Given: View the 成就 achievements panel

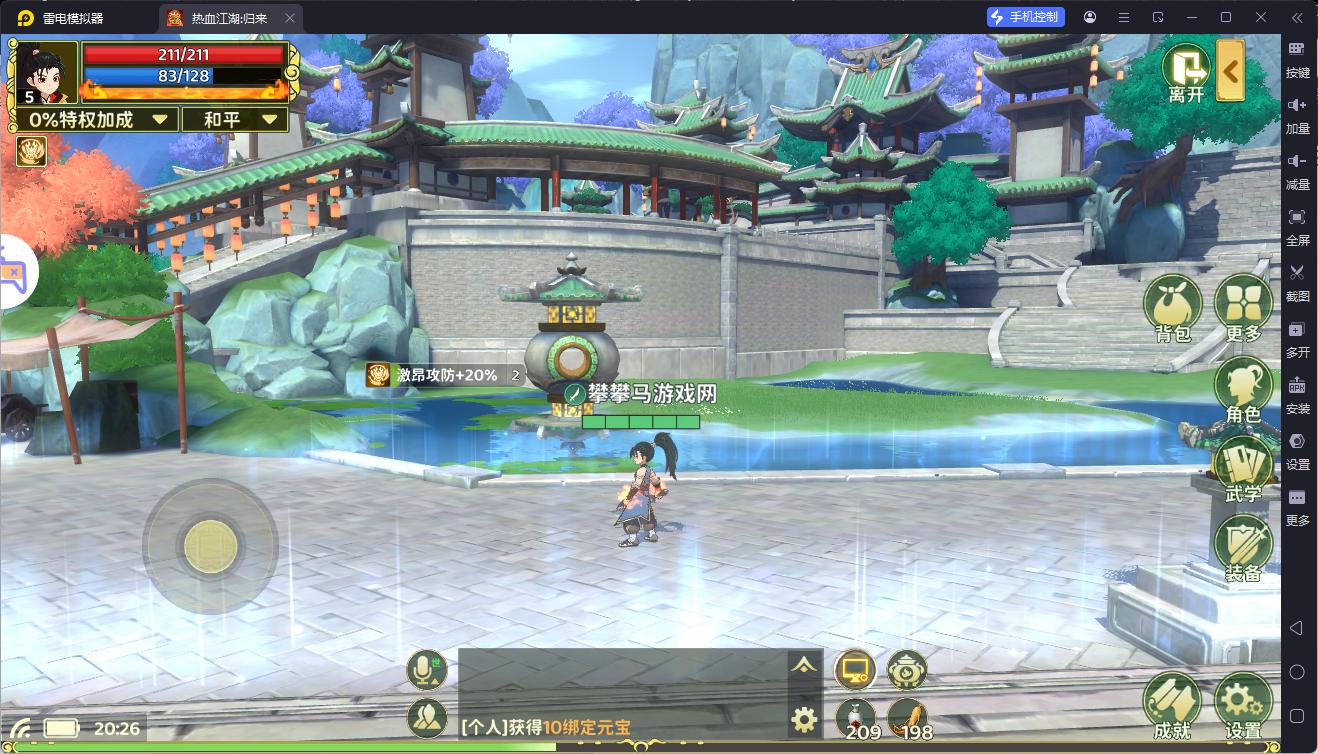Looking at the screenshot, I should 1172,706.
